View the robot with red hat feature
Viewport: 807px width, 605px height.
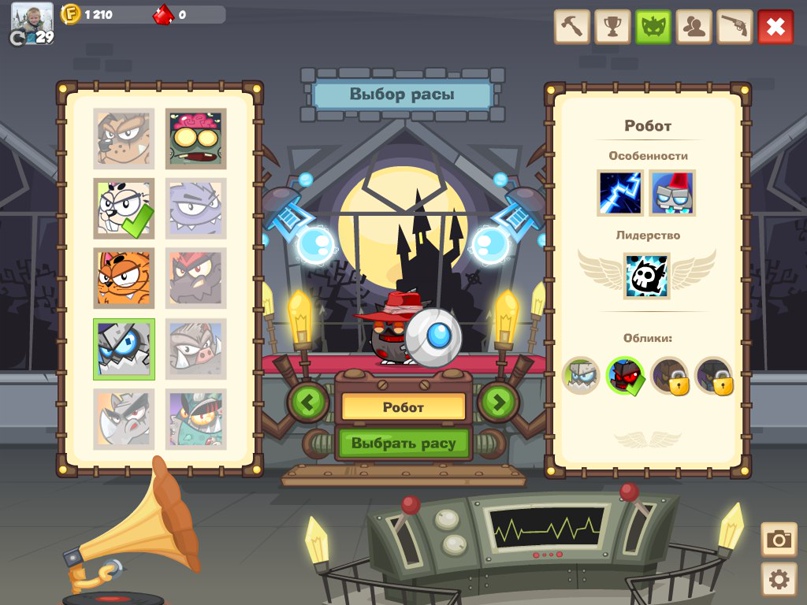click(672, 193)
